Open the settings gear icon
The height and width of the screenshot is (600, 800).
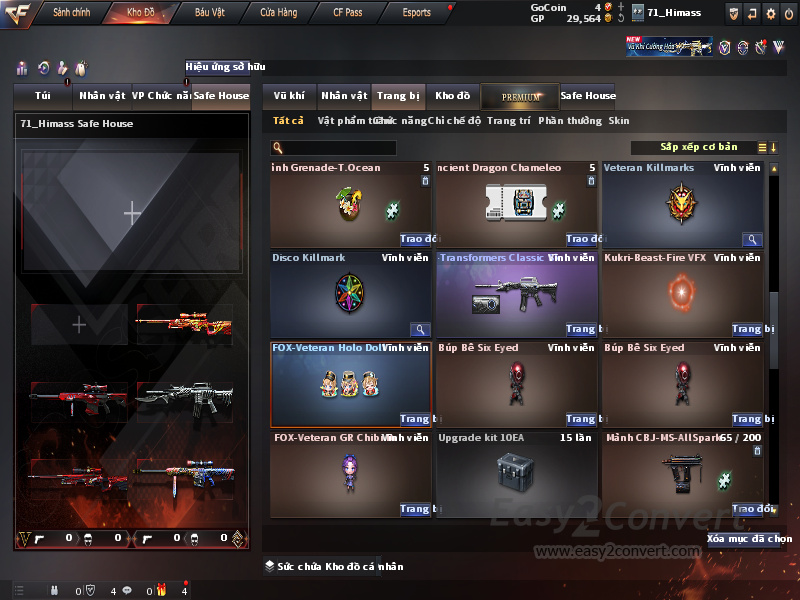770,13
